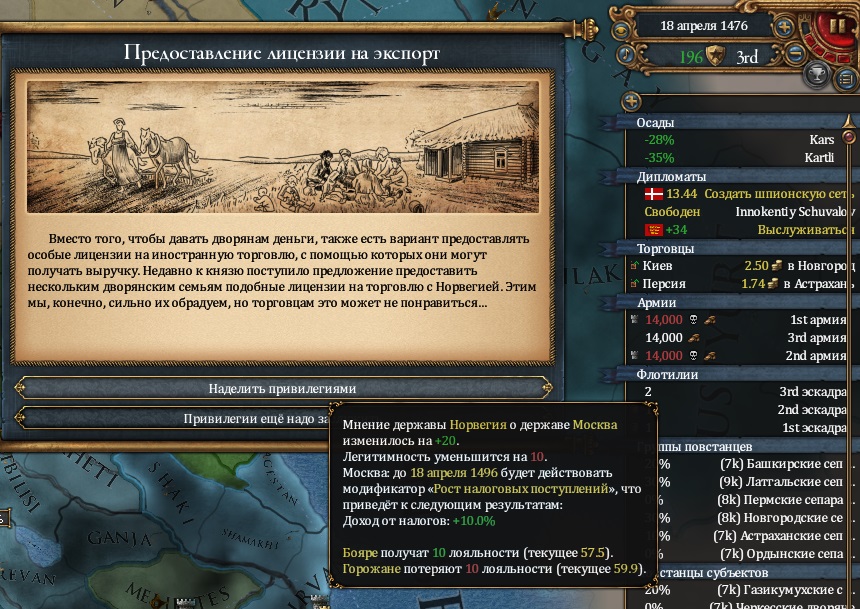The height and width of the screenshot is (609, 860).
Task: Select the 3rd эскадра fleet
Action: click(x=742, y=392)
